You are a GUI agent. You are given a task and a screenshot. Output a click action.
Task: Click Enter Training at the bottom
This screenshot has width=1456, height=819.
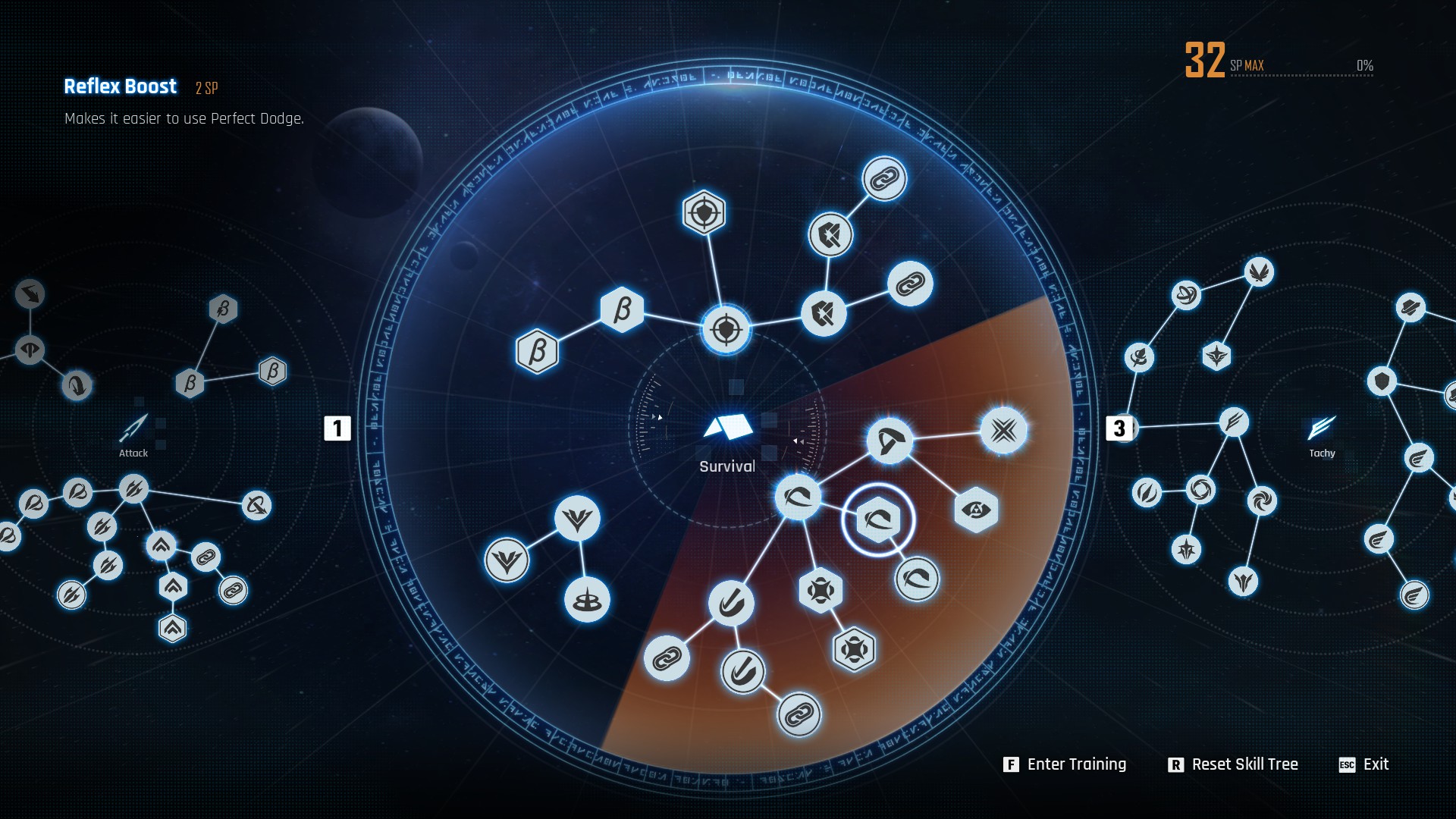click(x=1065, y=764)
